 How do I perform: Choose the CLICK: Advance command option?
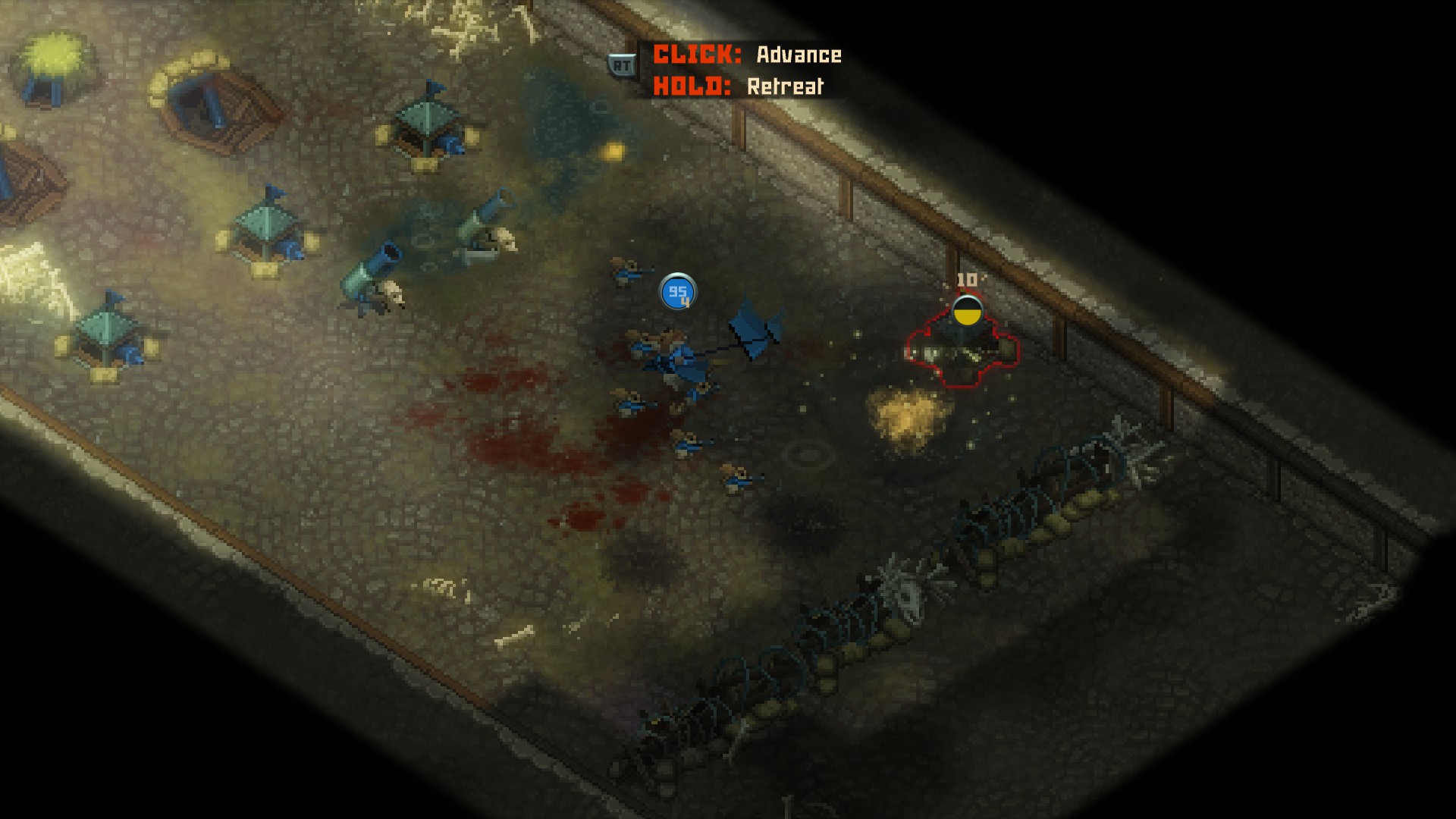point(747,55)
